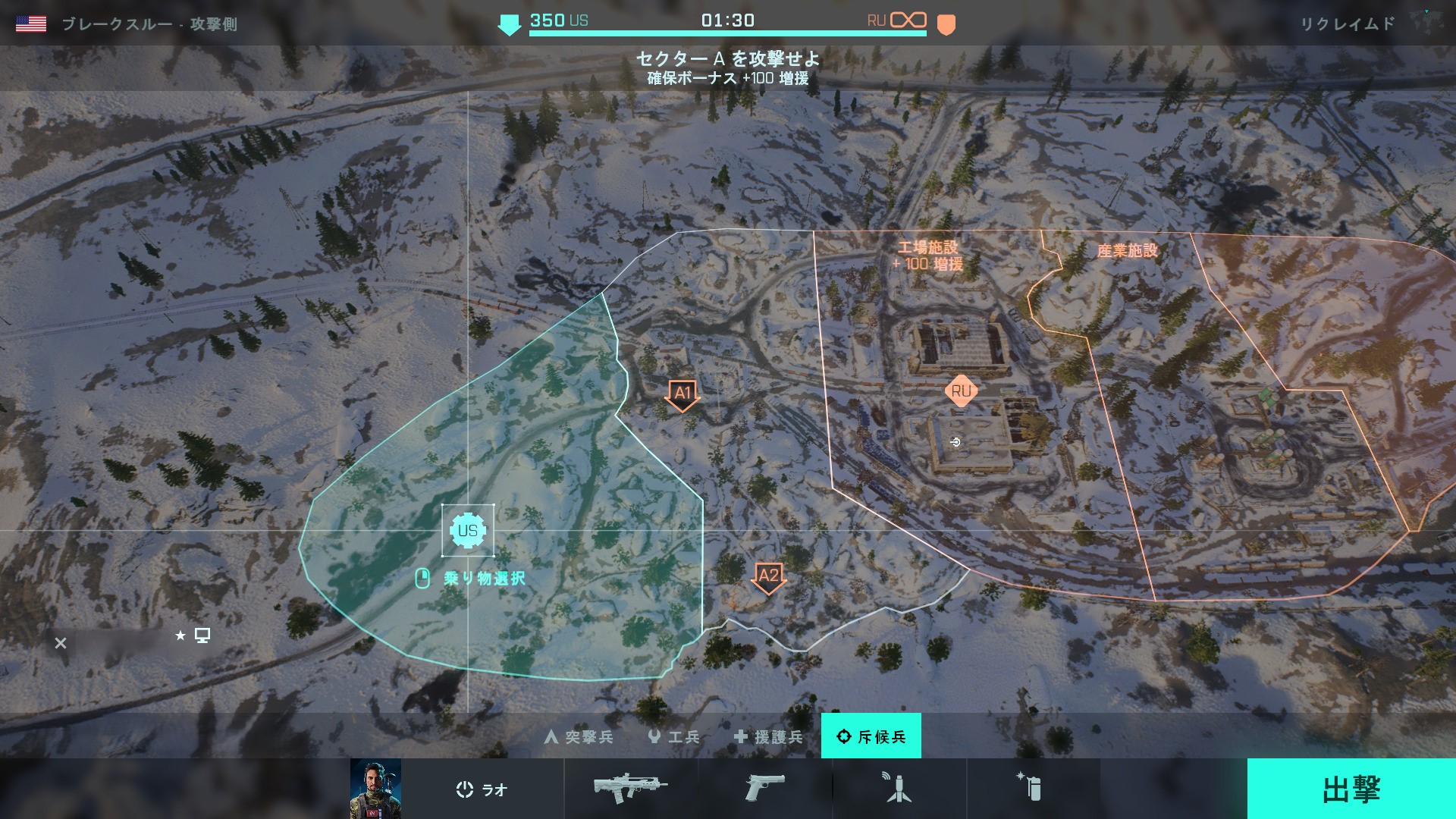Viewport: 1456px width, 819px height.
Task: Open the ラオ specialist selection
Action: [482, 789]
